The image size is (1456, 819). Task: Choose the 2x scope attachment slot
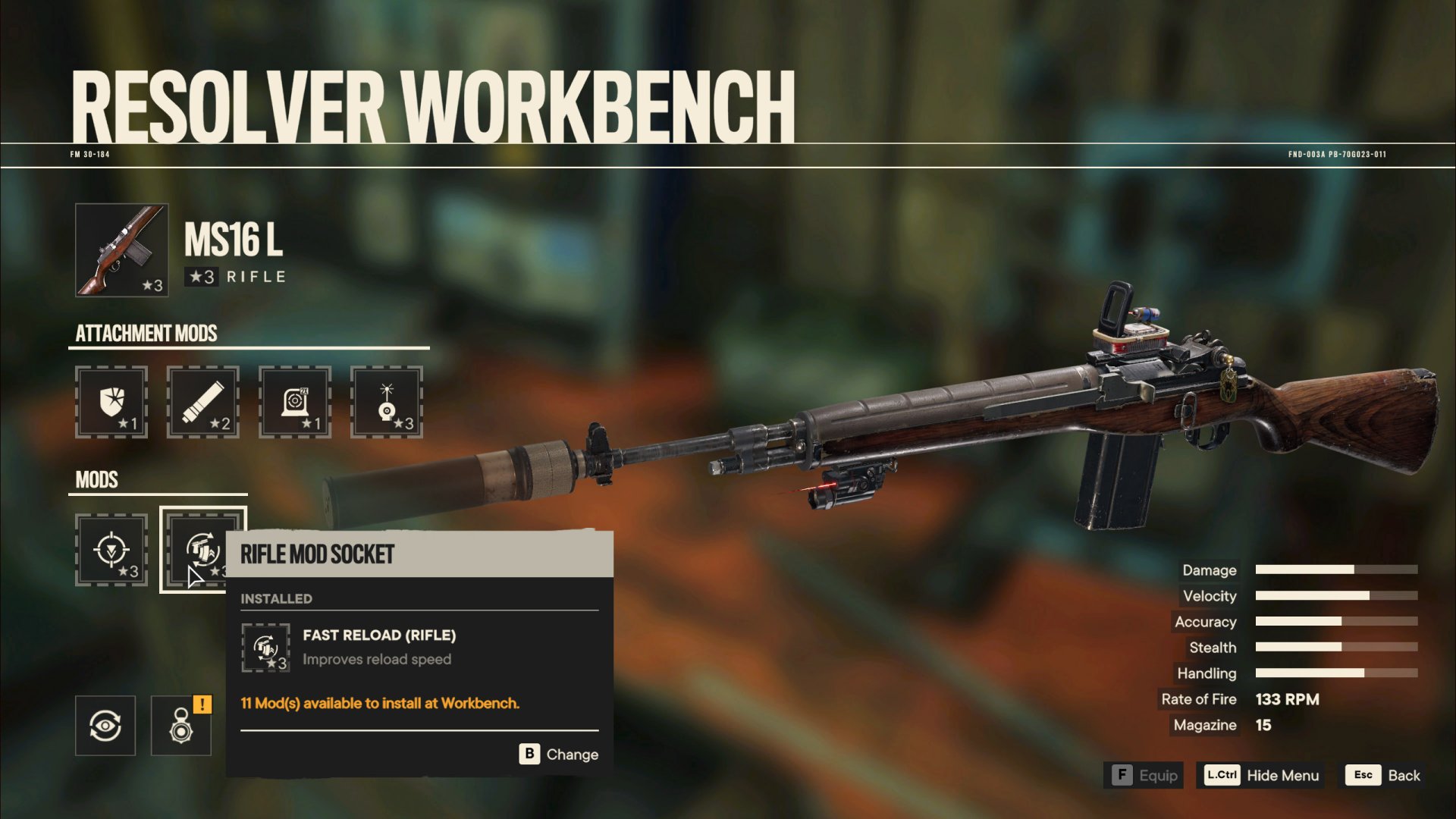[295, 402]
